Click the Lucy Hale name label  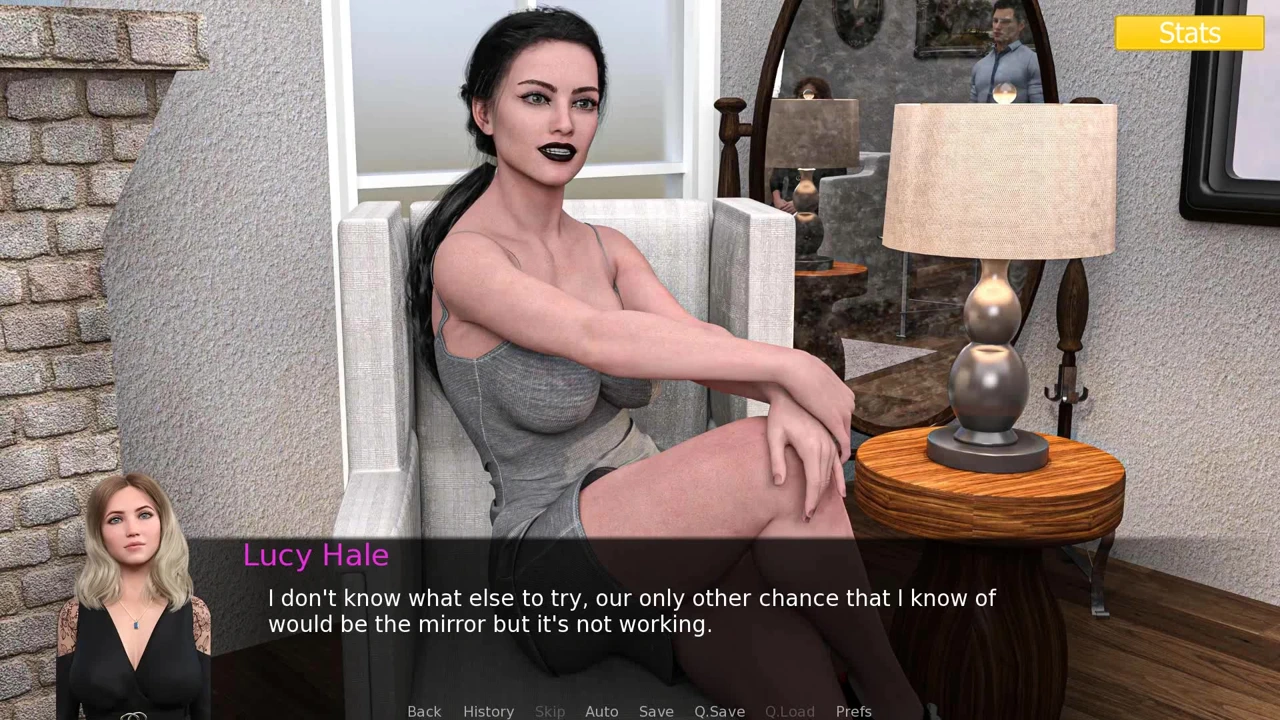pyautogui.click(x=316, y=555)
